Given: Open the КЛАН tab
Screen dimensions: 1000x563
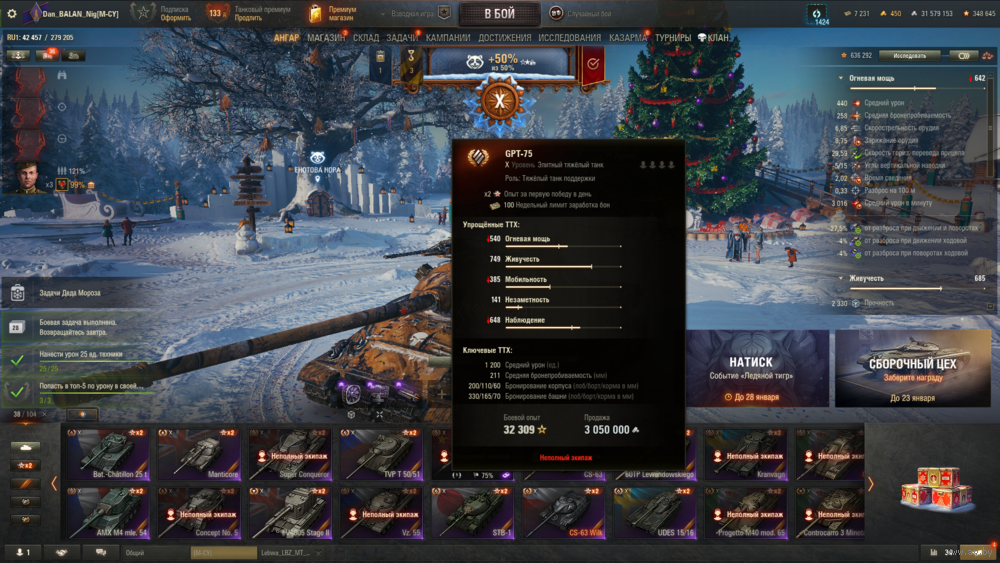Looking at the screenshot, I should coord(714,38).
